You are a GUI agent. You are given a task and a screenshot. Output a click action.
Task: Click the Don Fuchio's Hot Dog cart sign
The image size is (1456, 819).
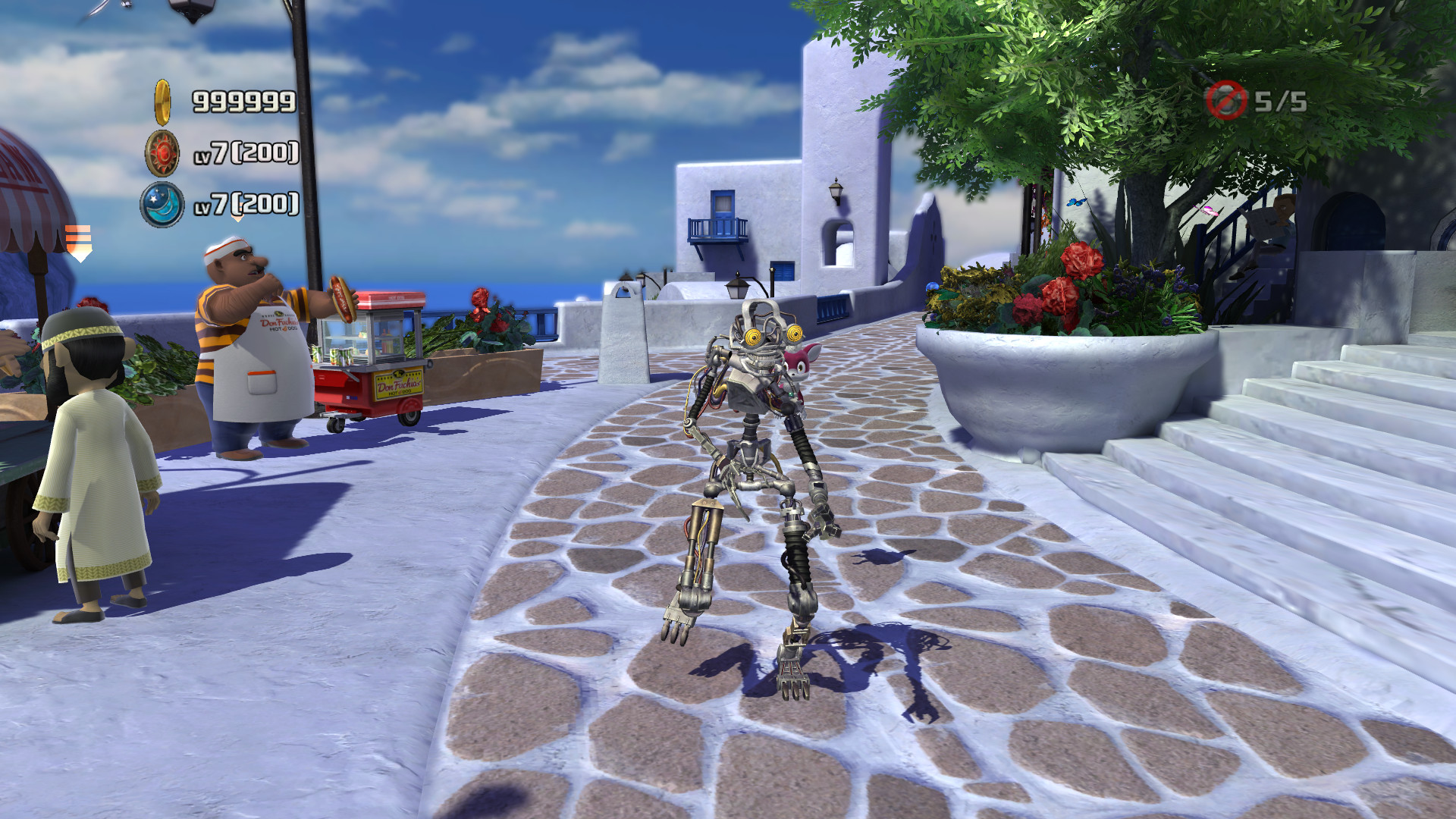click(x=400, y=384)
